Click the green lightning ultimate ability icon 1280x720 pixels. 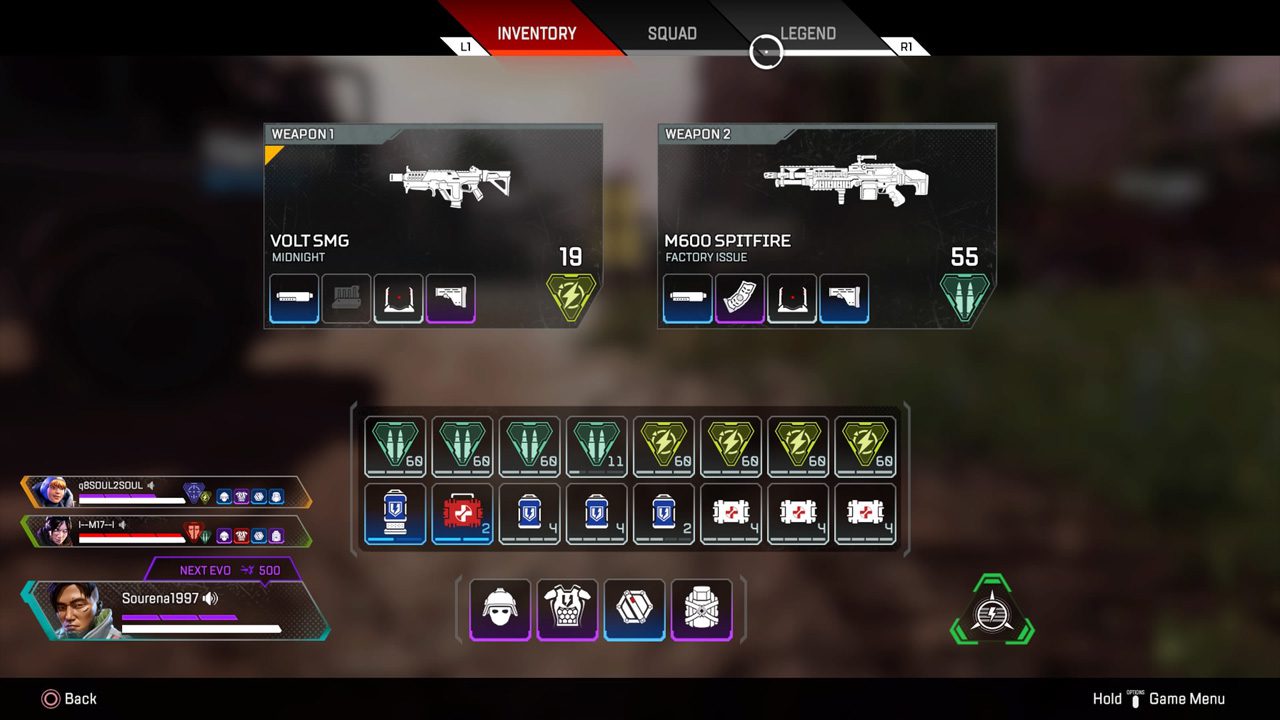coord(991,611)
